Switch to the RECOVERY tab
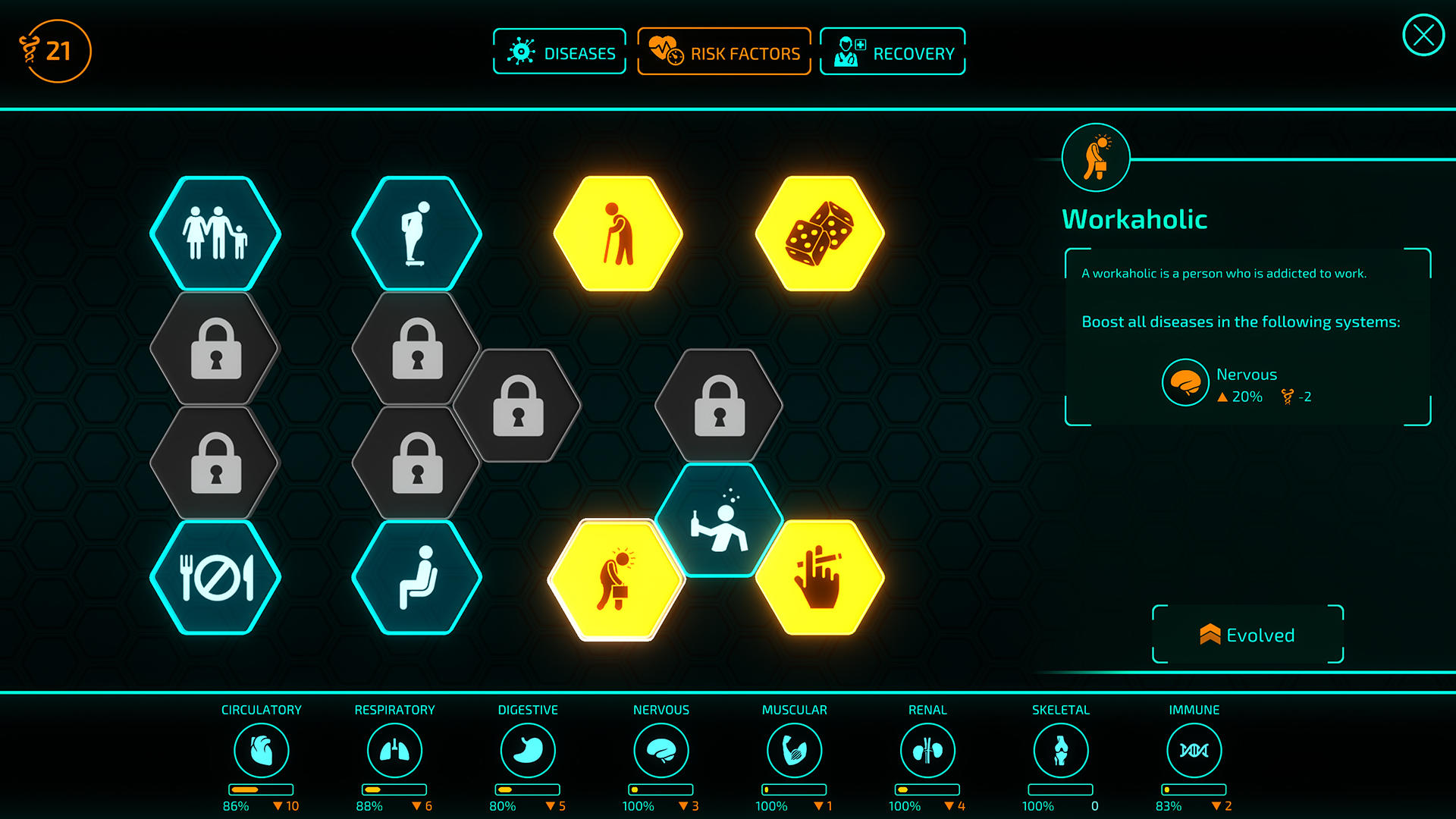 click(892, 52)
